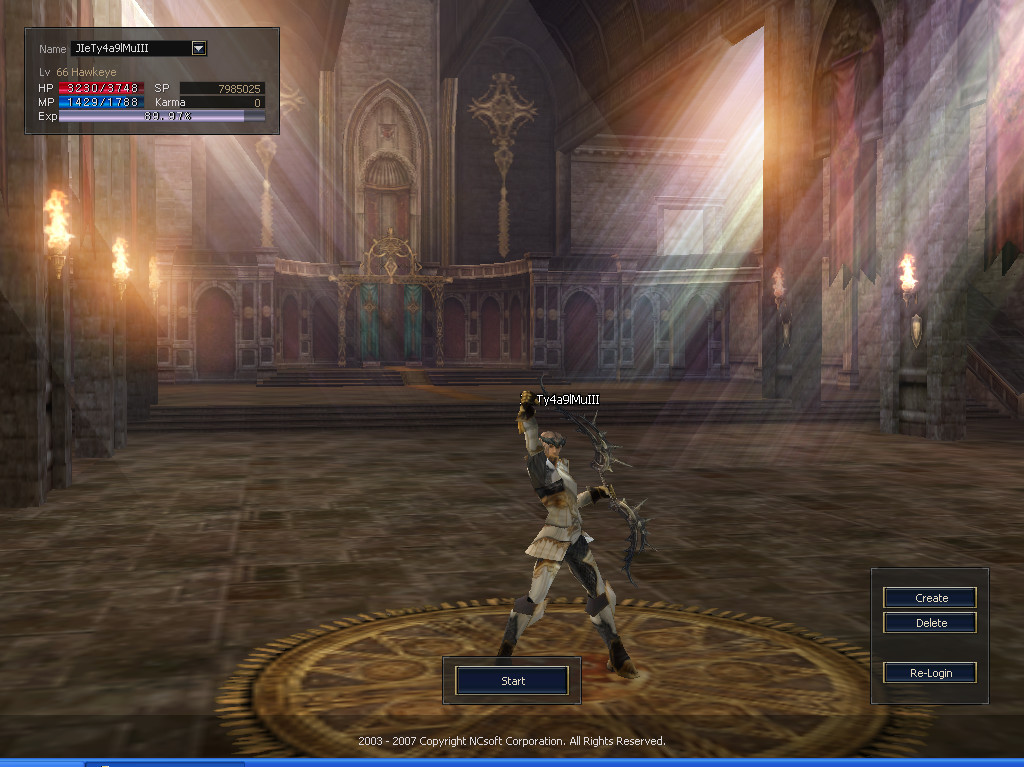Image resolution: width=1024 pixels, height=767 pixels.
Task: Create a new character
Action: [930, 598]
